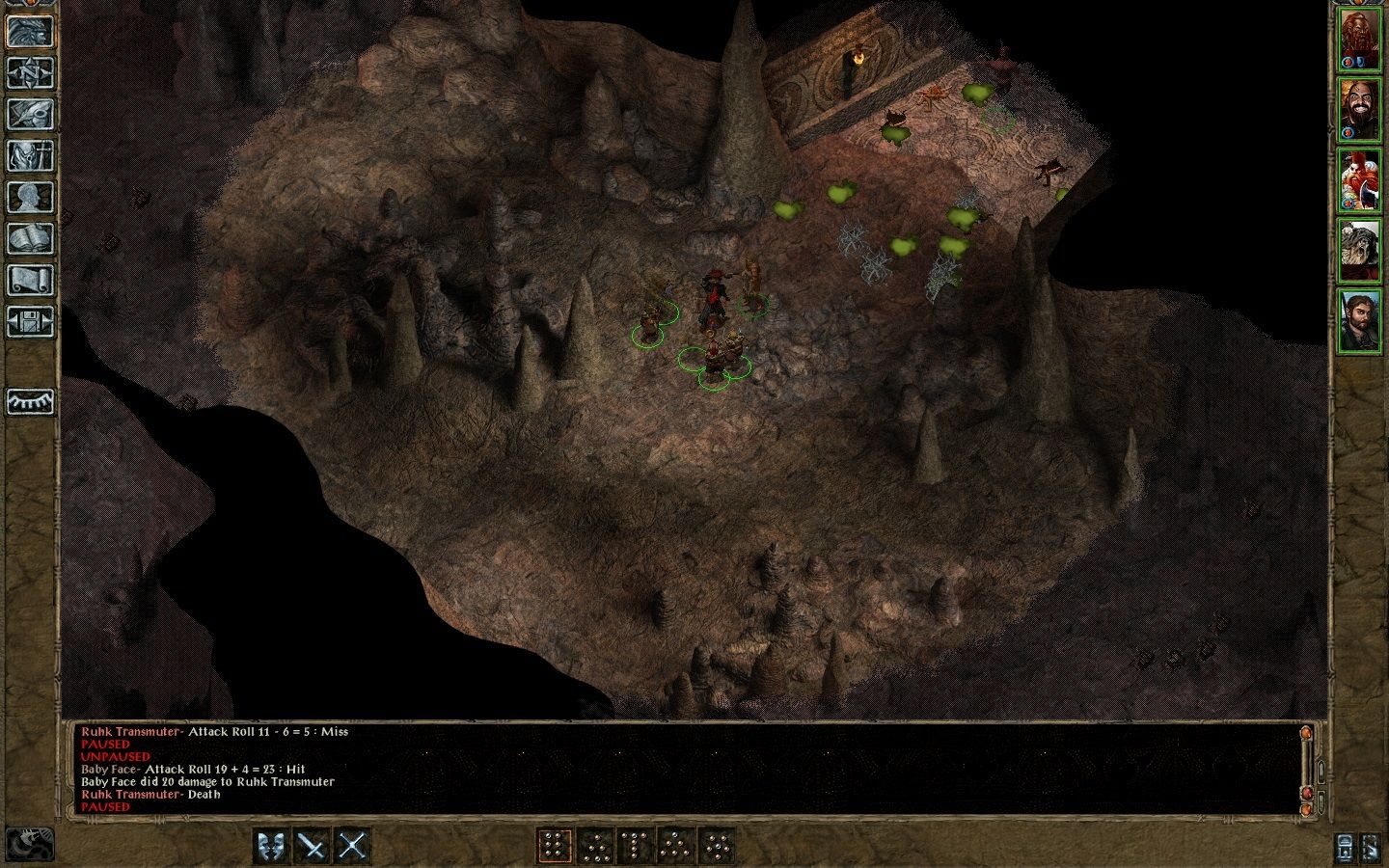The height and width of the screenshot is (868, 1389).
Task: Open the journal via the quill icon
Action: point(31,114)
